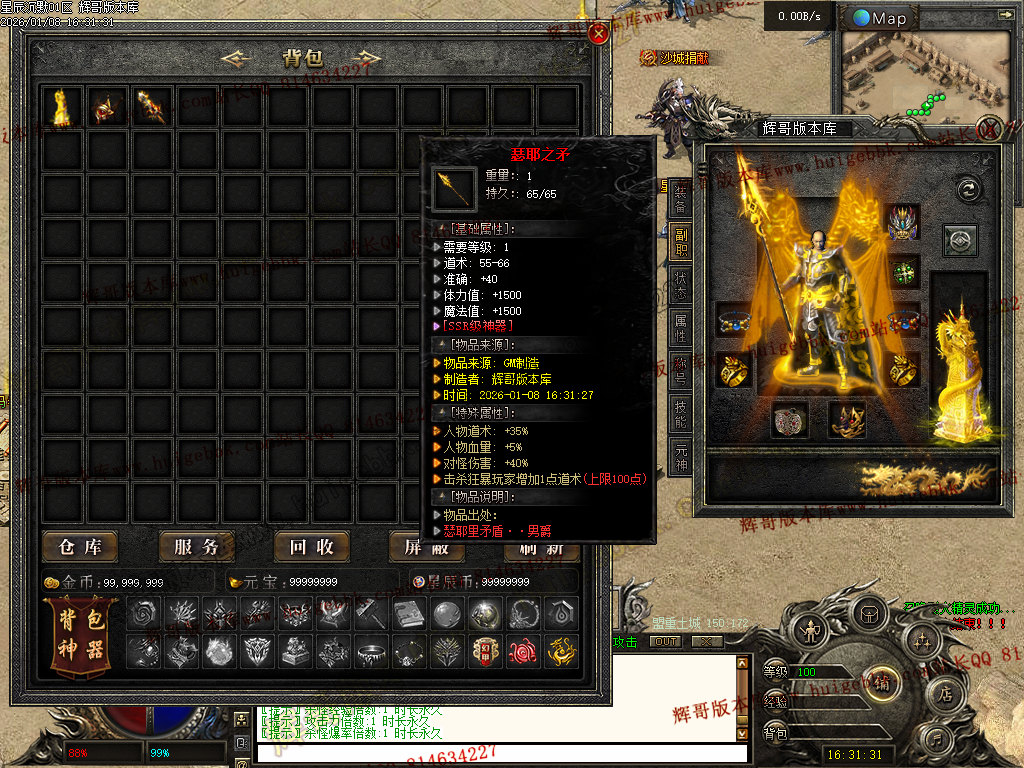Switch to the 装备 equipment tab
Screen dimensions: 1024x768
click(x=680, y=198)
